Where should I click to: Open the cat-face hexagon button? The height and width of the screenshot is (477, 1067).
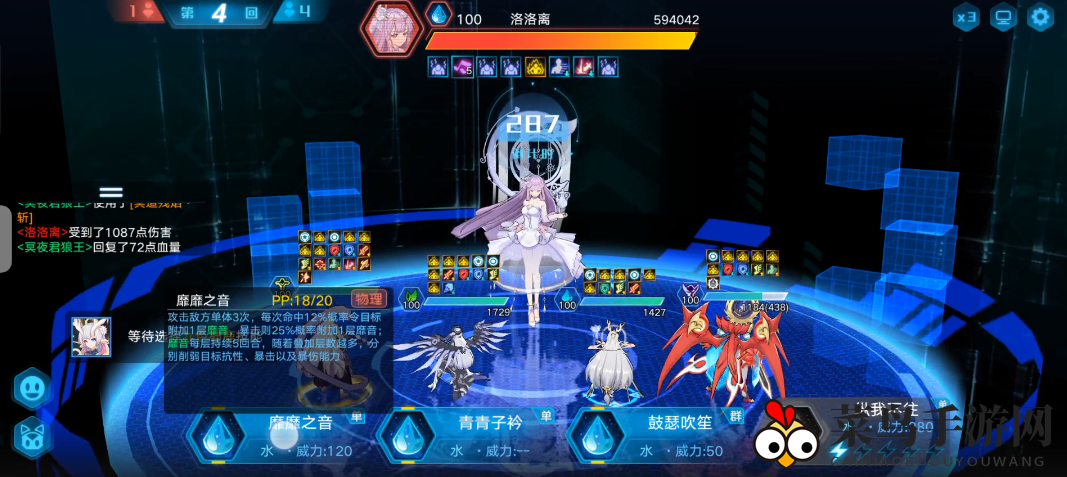point(32,437)
